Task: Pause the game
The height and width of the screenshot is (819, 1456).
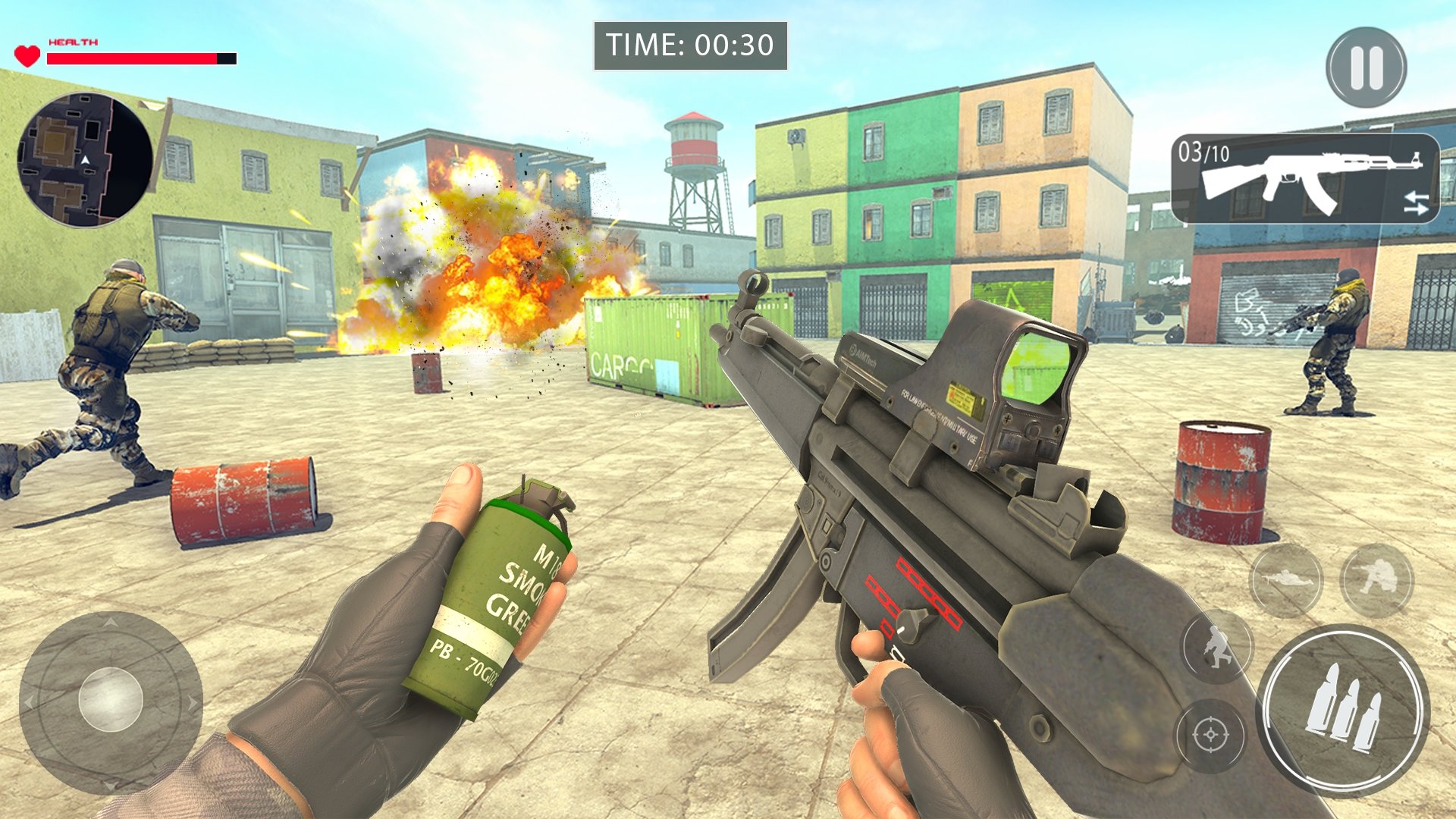Action: pos(1366,67)
